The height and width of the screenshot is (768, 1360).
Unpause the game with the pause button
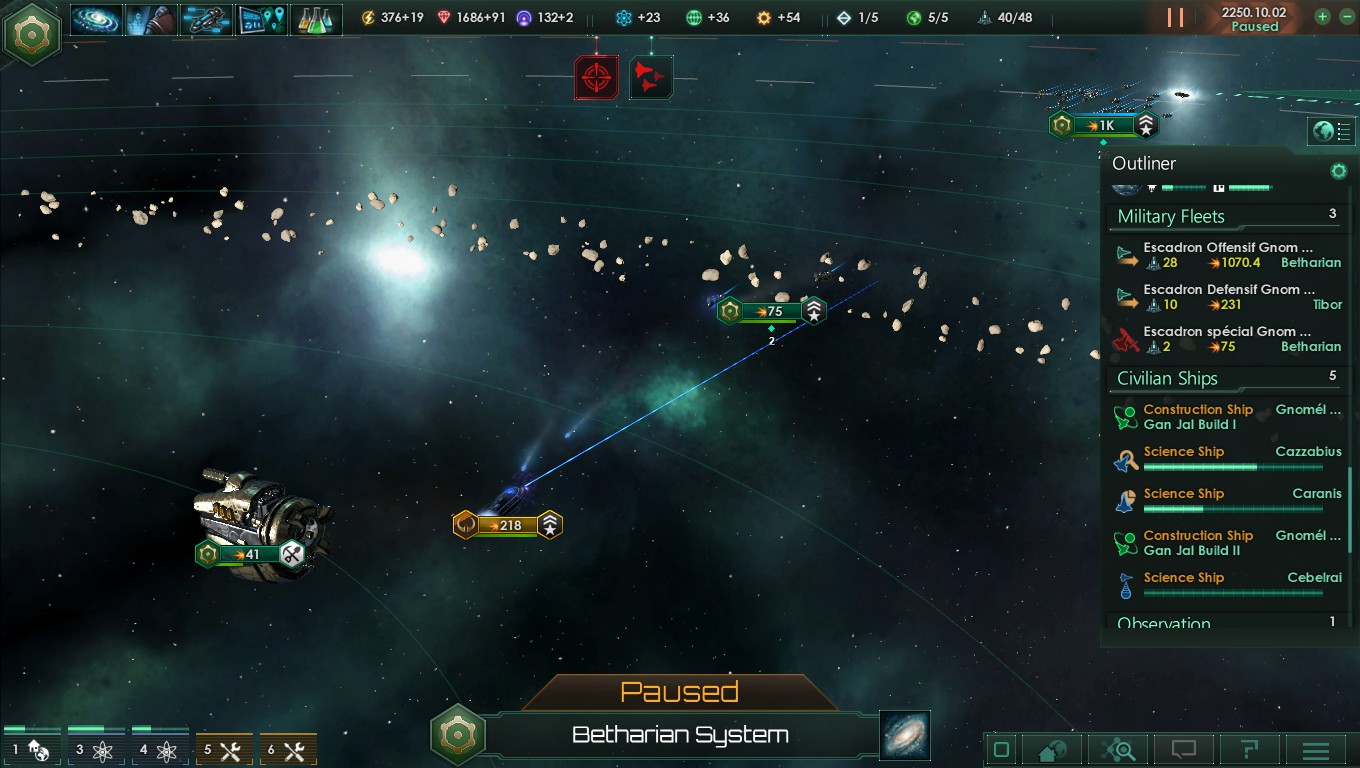tap(1175, 18)
